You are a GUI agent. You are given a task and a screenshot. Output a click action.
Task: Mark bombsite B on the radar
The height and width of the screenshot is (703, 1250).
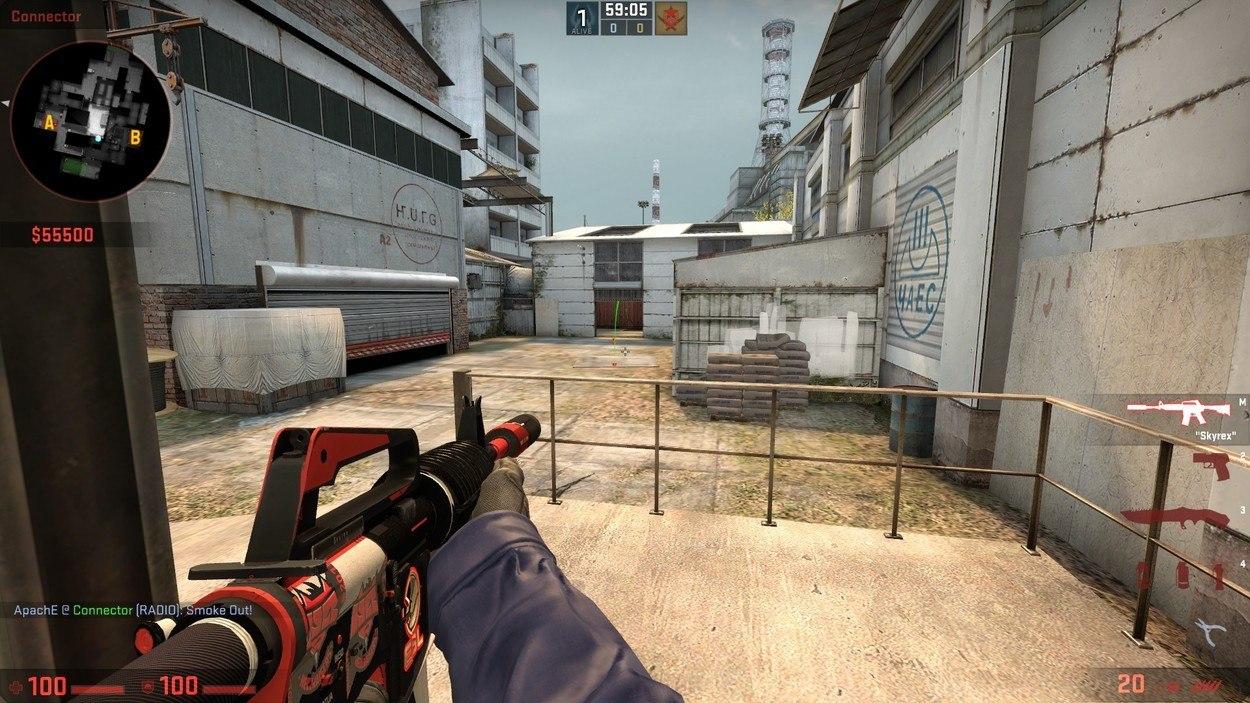tap(136, 136)
